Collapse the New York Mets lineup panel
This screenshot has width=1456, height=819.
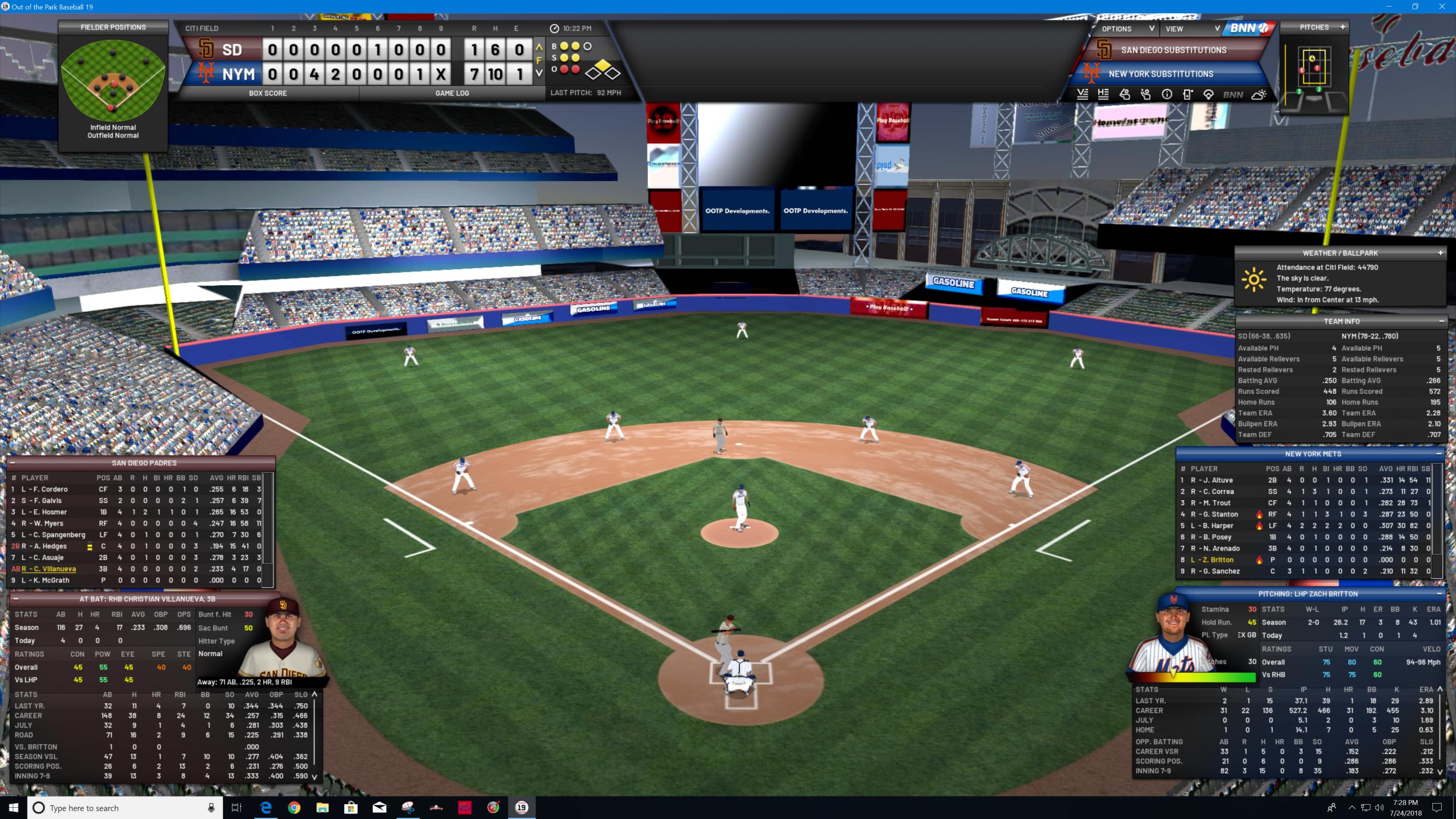coord(1439,454)
